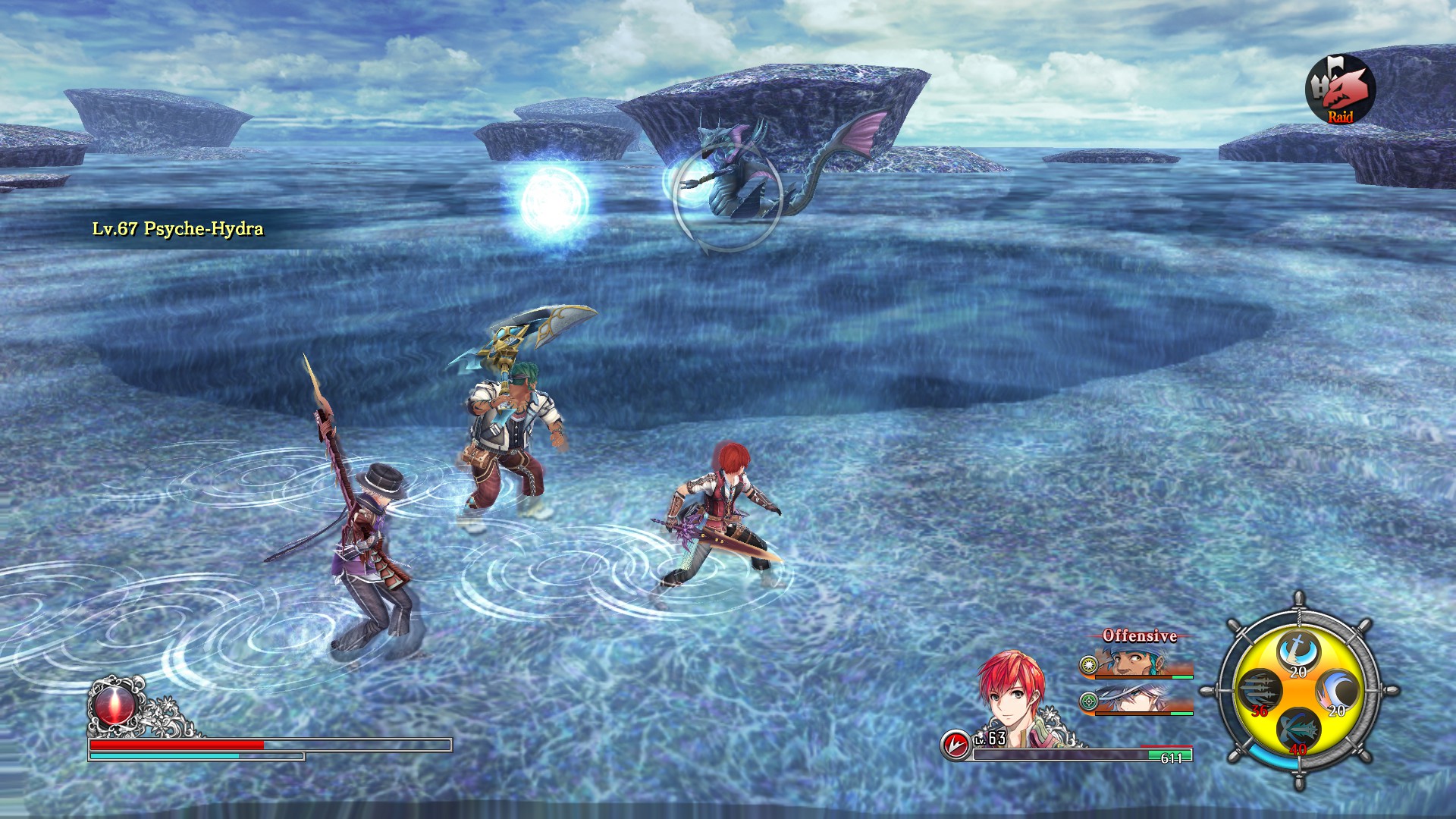Click the Lv.67 Psyche-Hydra nameplate

click(x=176, y=230)
